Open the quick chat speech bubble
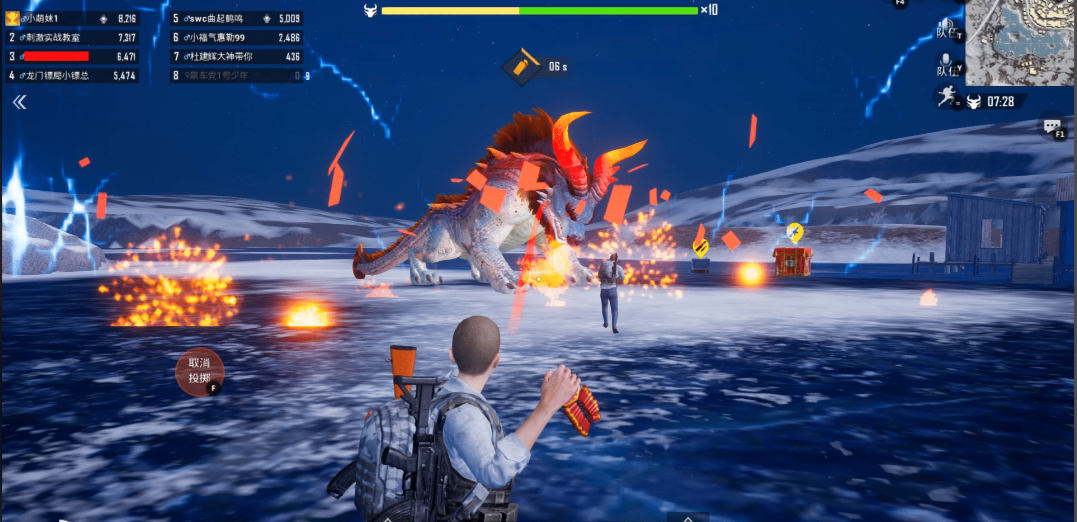1077x522 pixels. [1052, 127]
